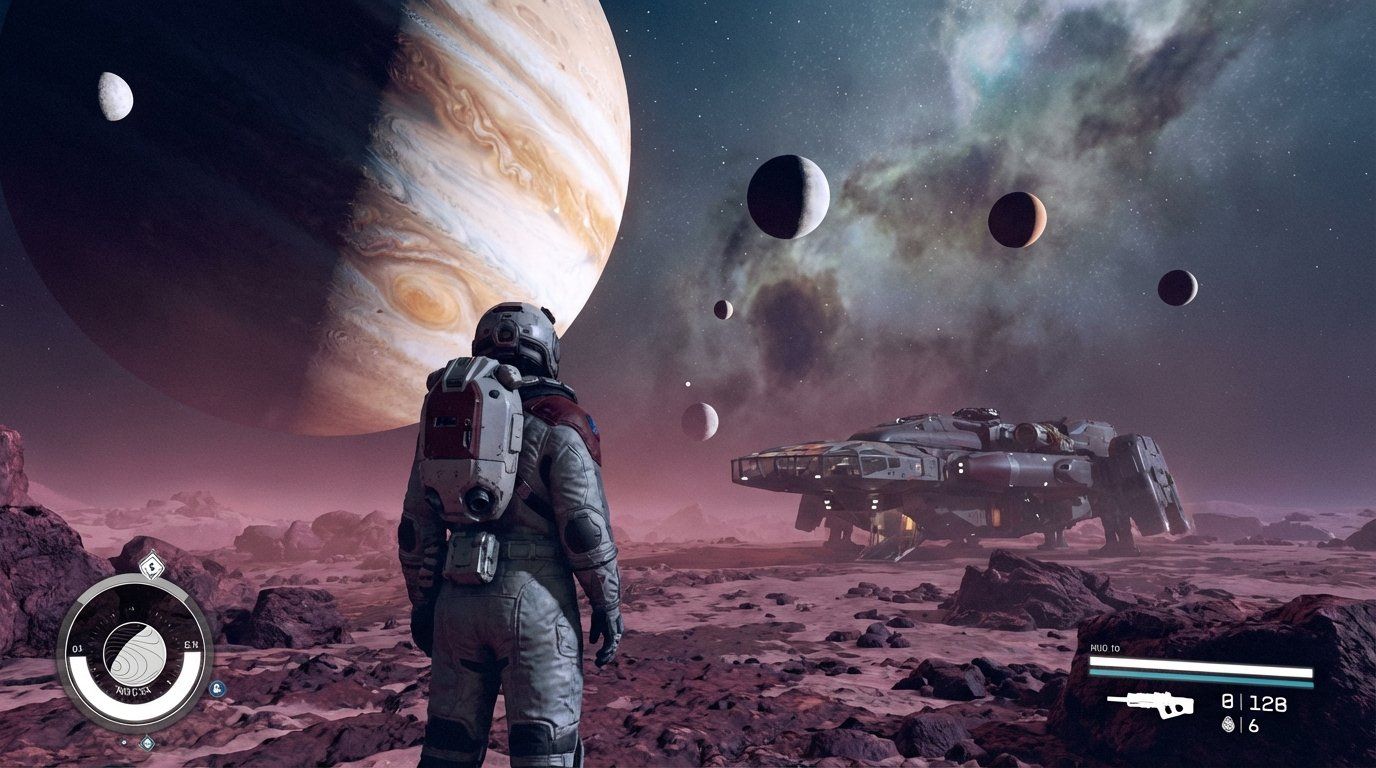1376x768 pixels.
Task: Click the white O2 bar in the HUD
Action: (1200, 663)
